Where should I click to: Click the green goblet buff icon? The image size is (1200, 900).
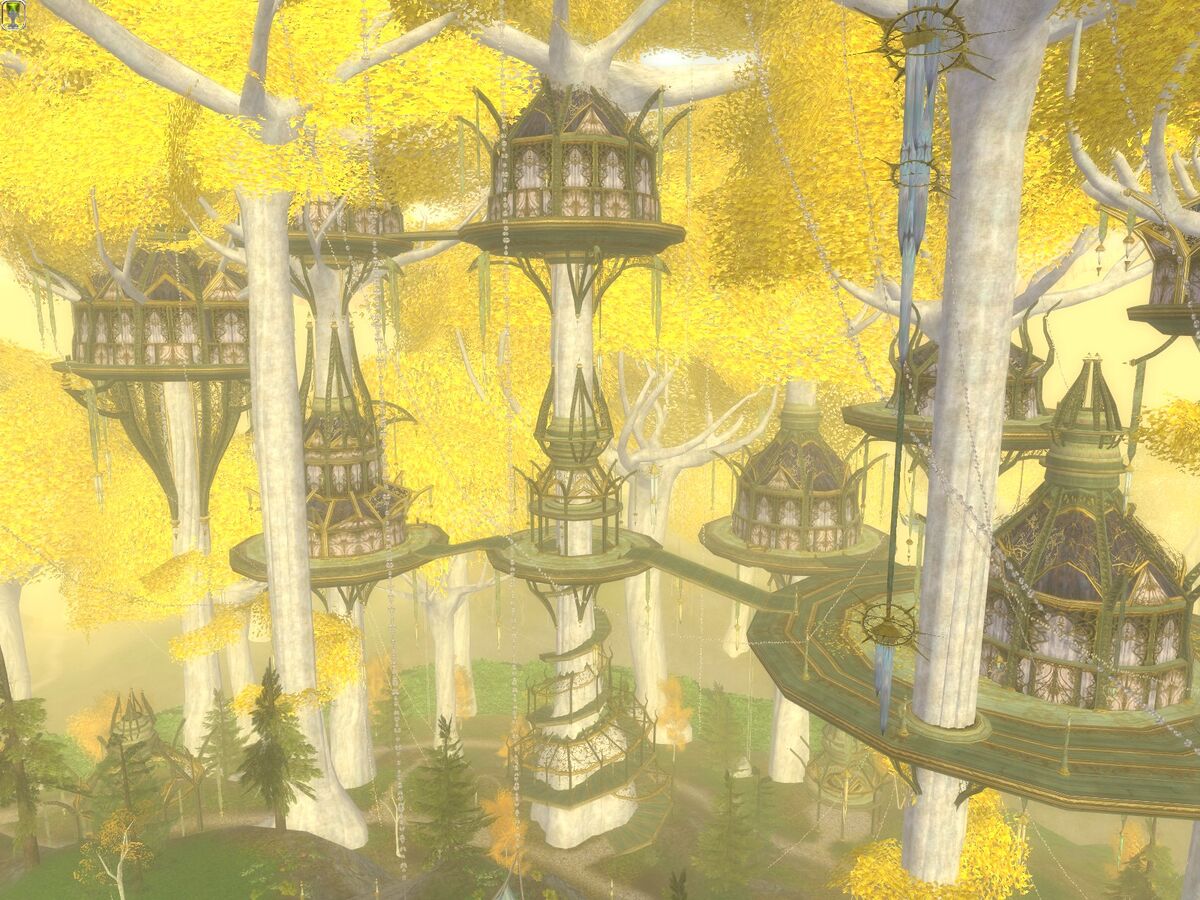(x=13, y=13)
